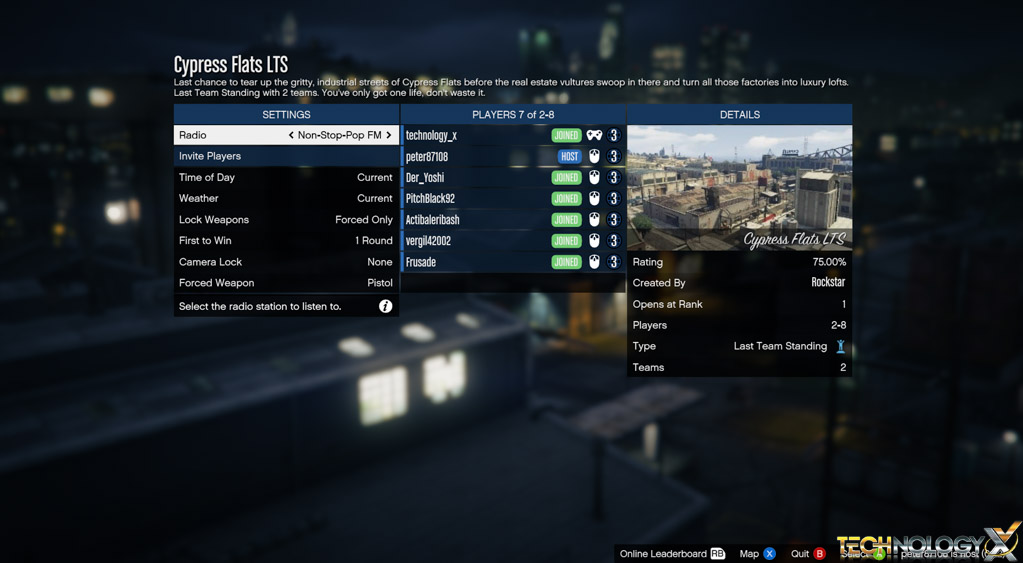Open the Time of Day setting
Screen dimensions: 1023x563
pyautogui.click(x=286, y=177)
